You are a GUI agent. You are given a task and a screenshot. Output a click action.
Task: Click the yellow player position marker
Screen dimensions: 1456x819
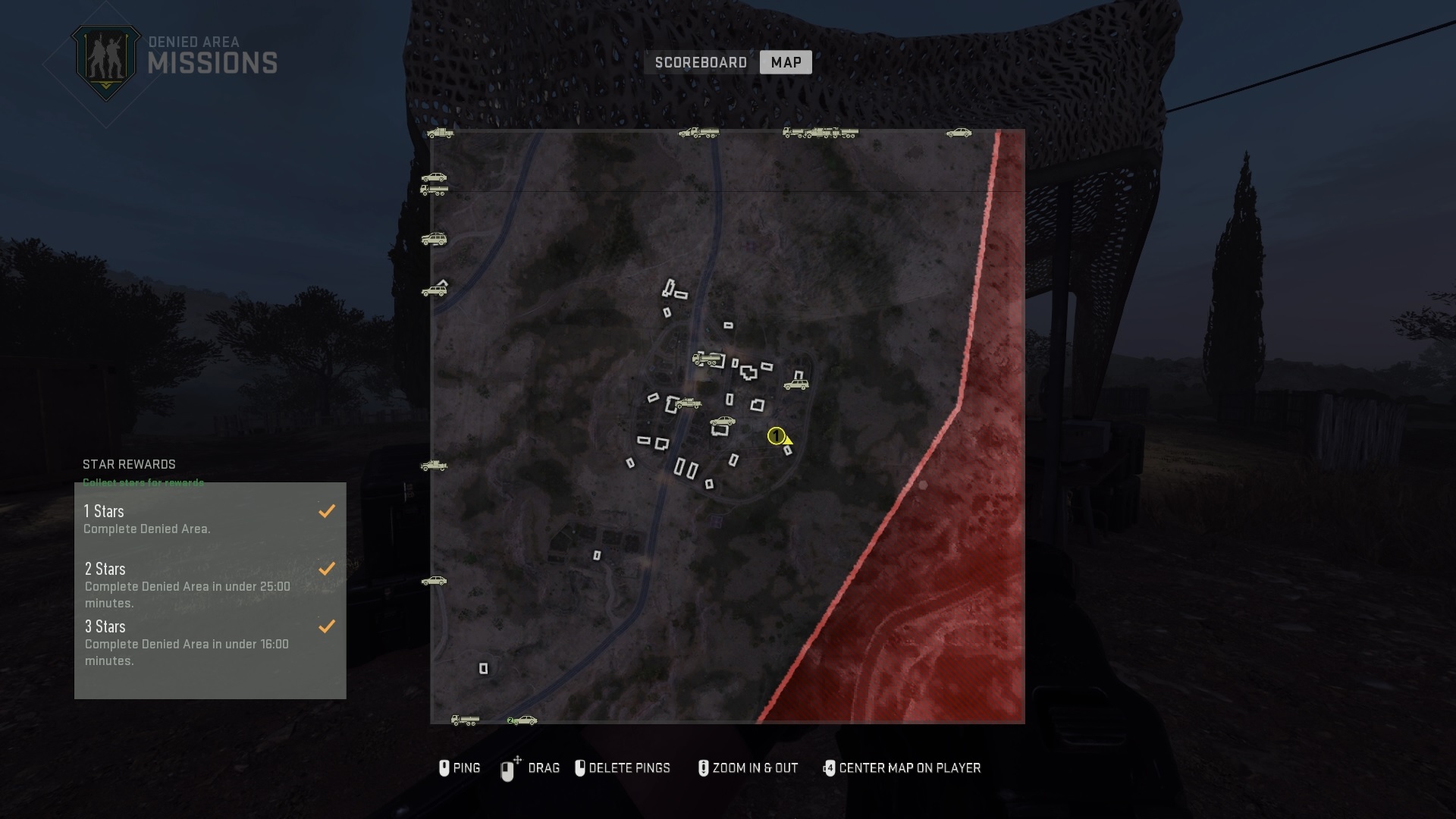click(x=777, y=436)
